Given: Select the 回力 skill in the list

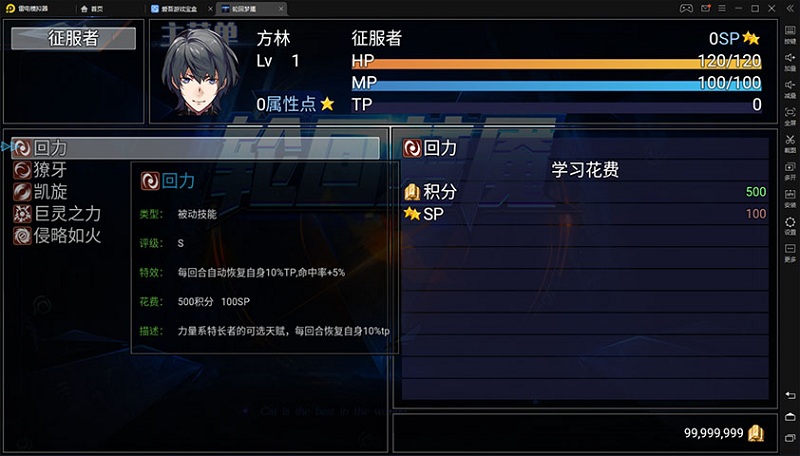Looking at the screenshot, I should pyautogui.click(x=50, y=148).
